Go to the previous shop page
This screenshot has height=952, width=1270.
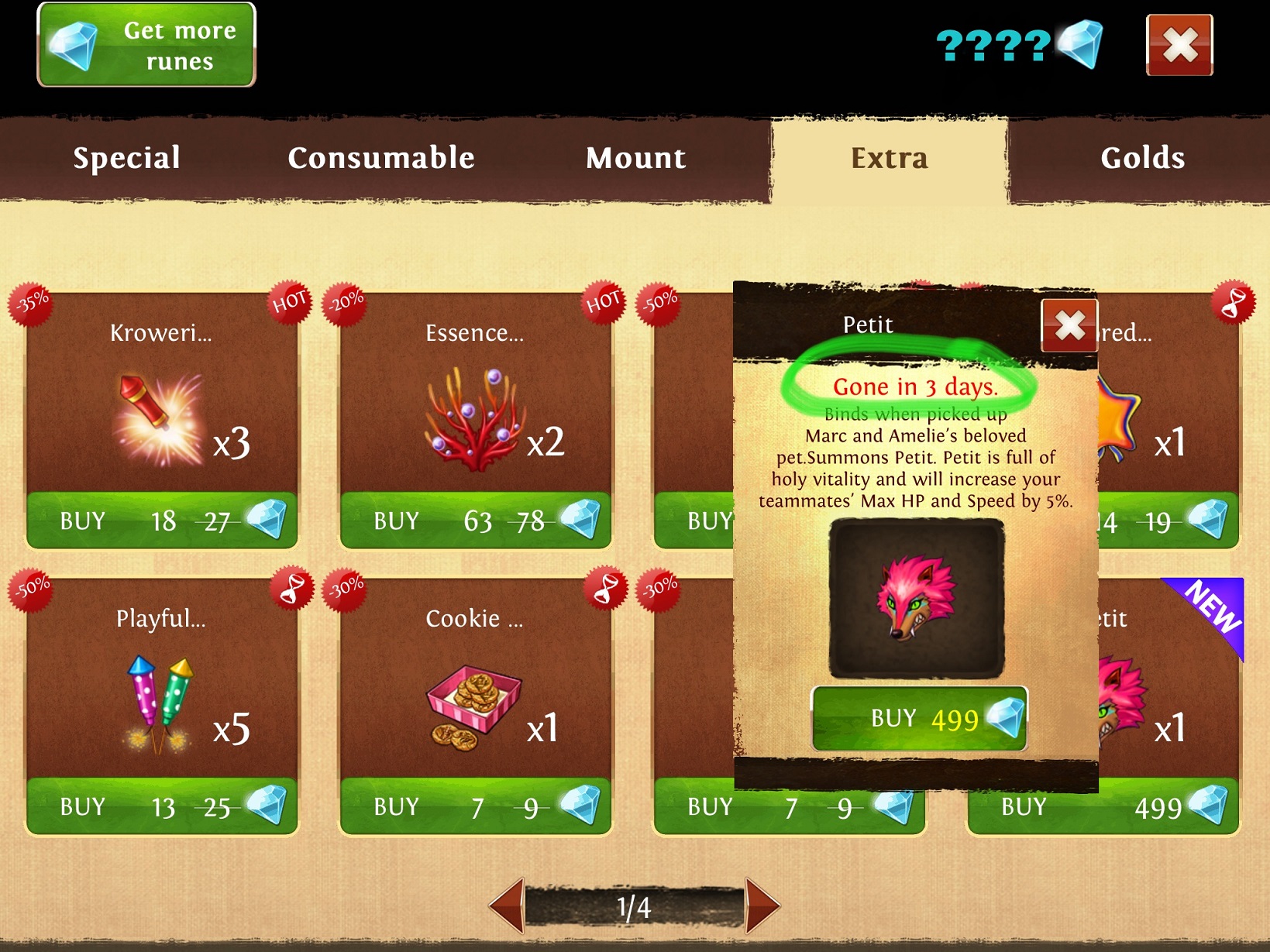(x=508, y=905)
